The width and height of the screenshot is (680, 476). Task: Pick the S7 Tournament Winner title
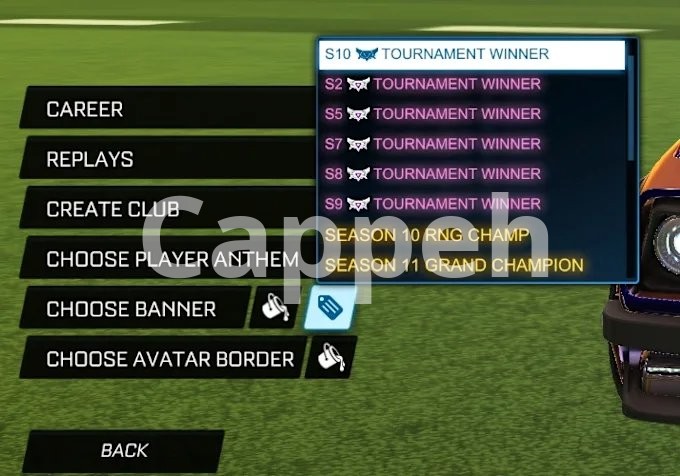coord(471,144)
